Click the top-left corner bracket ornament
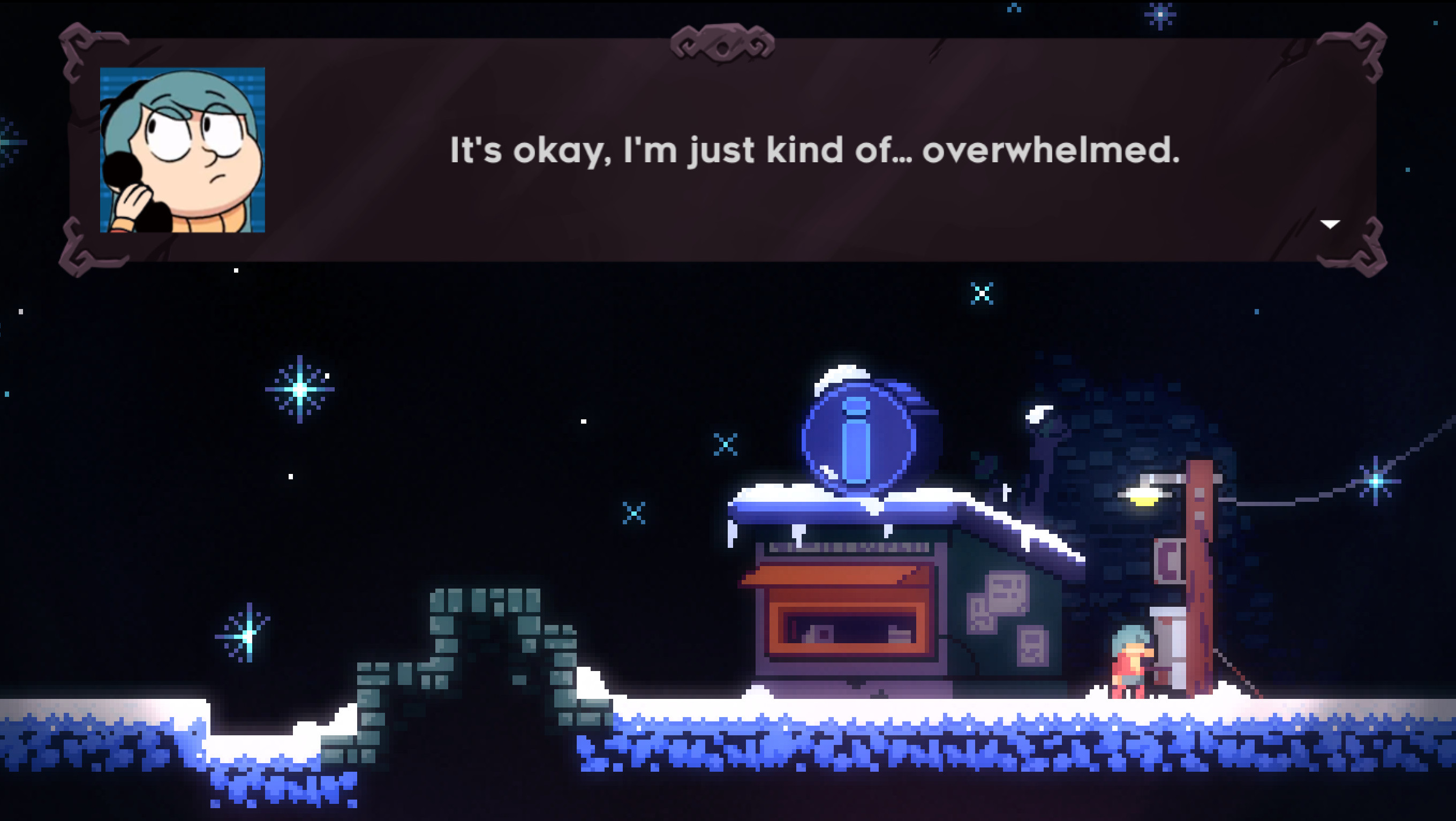This screenshot has width=1456, height=821. 75,51
